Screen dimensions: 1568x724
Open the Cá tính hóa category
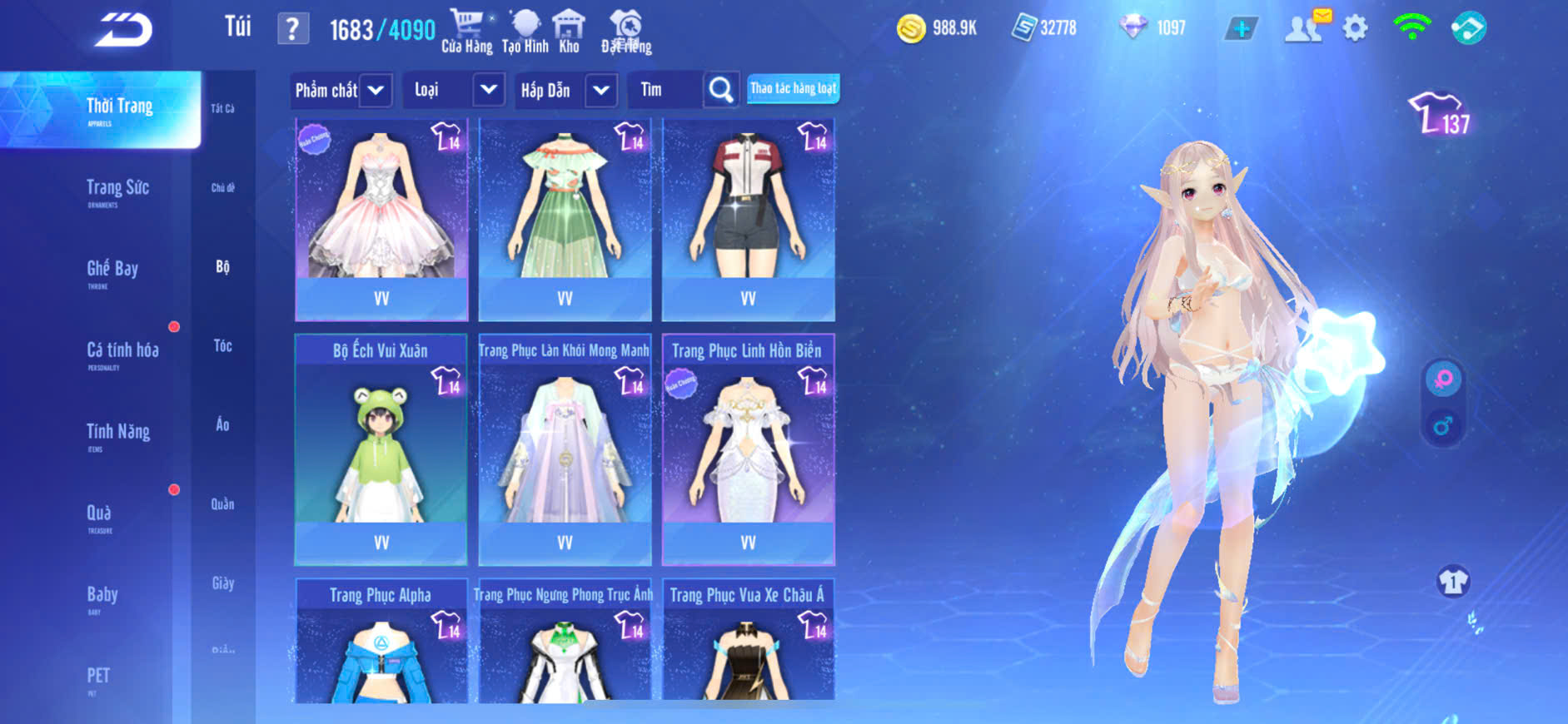pos(122,351)
